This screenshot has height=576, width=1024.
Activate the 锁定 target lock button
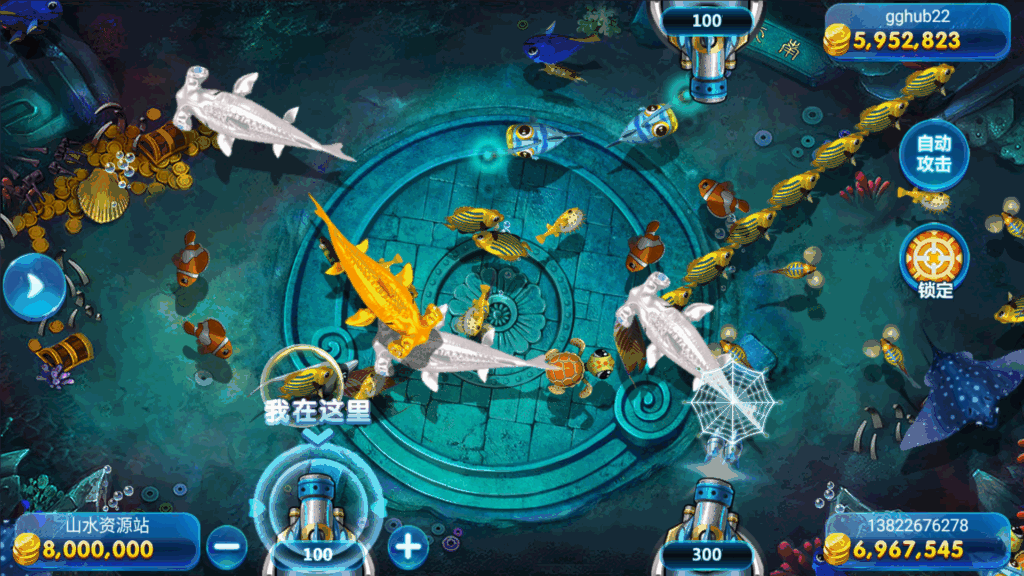click(935, 257)
